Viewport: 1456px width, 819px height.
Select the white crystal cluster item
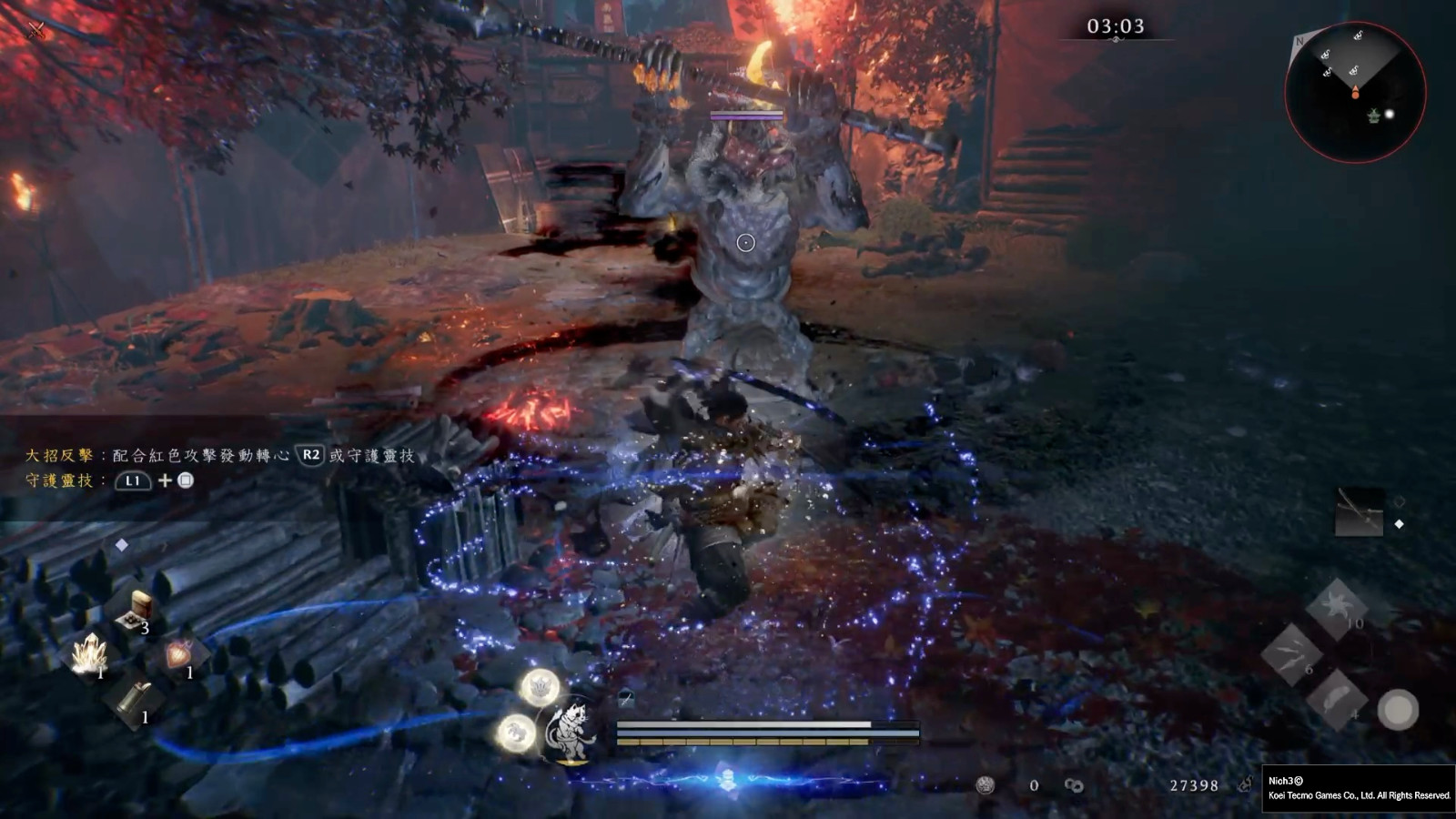click(90, 652)
